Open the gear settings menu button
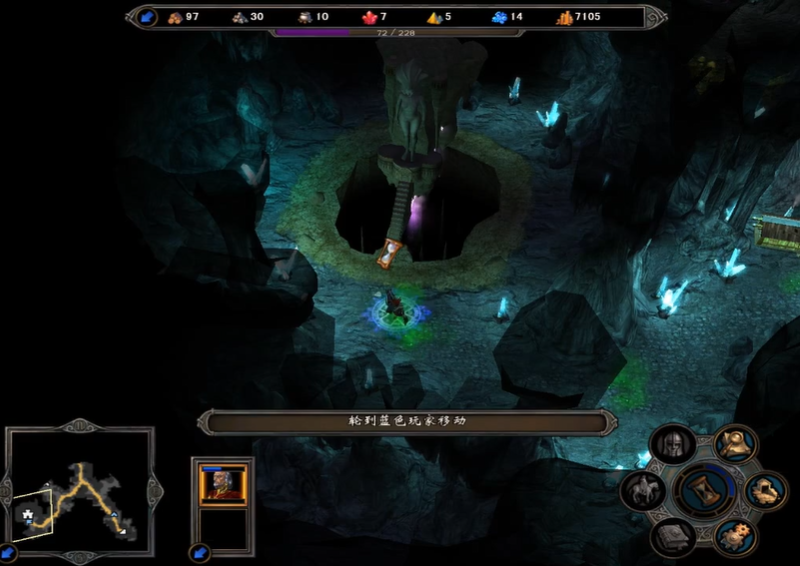 pos(735,535)
